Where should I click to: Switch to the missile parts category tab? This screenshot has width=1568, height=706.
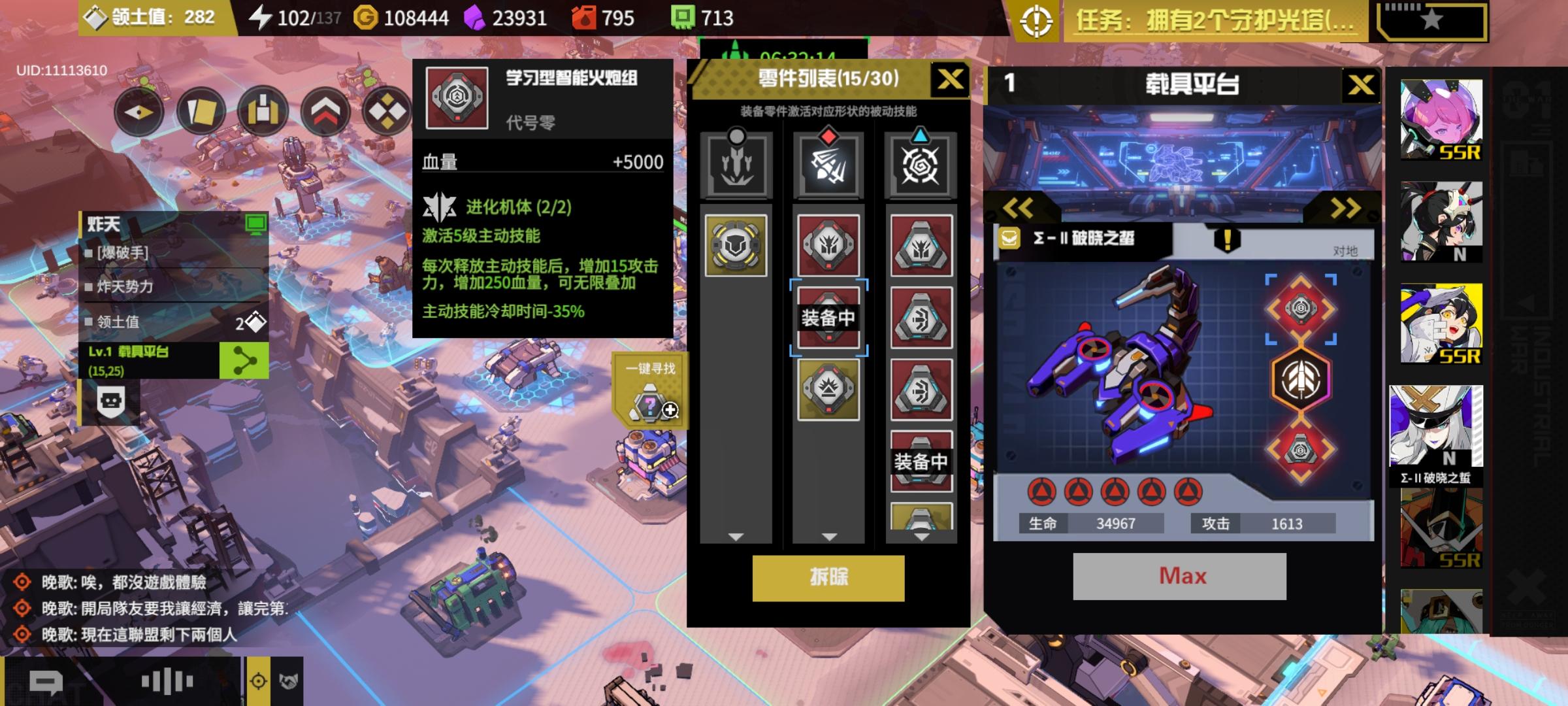(830, 162)
